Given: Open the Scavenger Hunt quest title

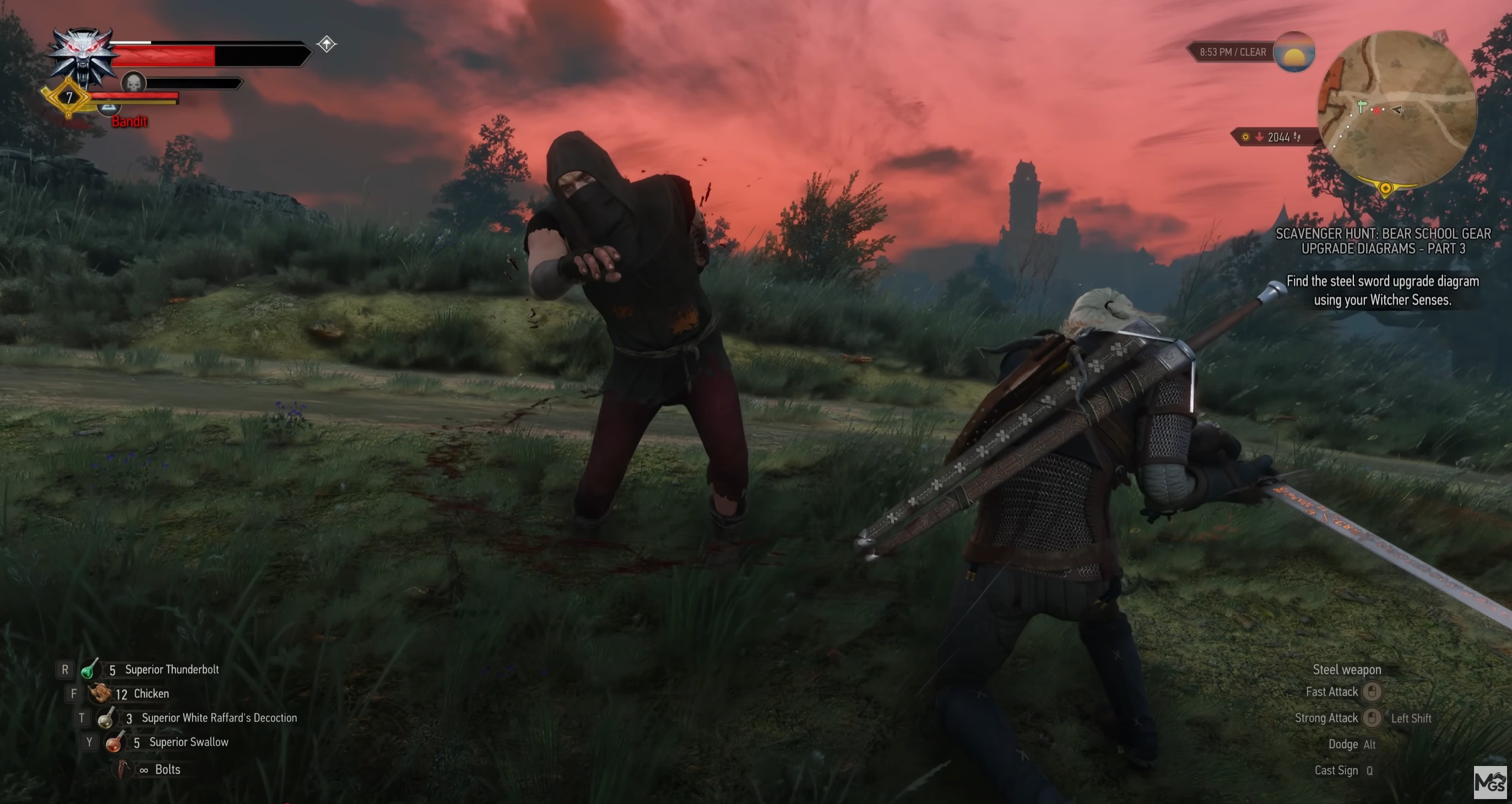Looking at the screenshot, I should 1383,241.
